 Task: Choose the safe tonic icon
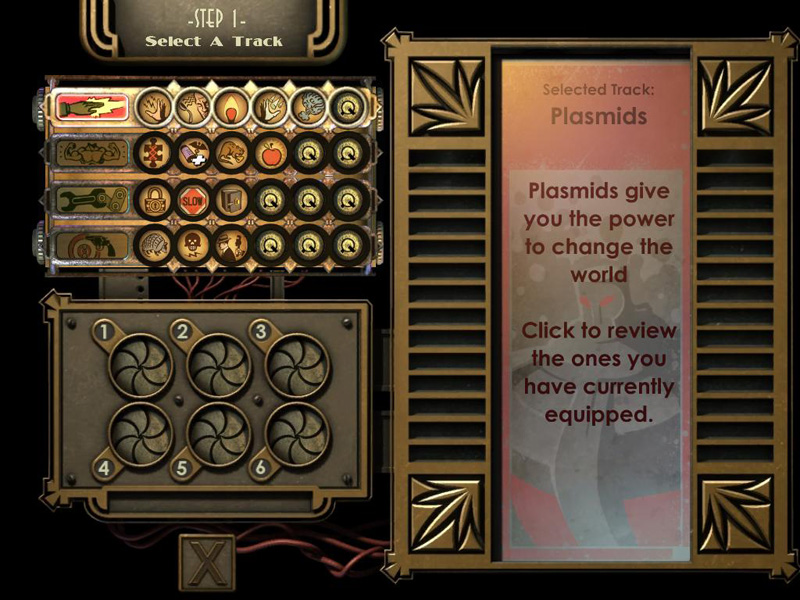[230, 199]
